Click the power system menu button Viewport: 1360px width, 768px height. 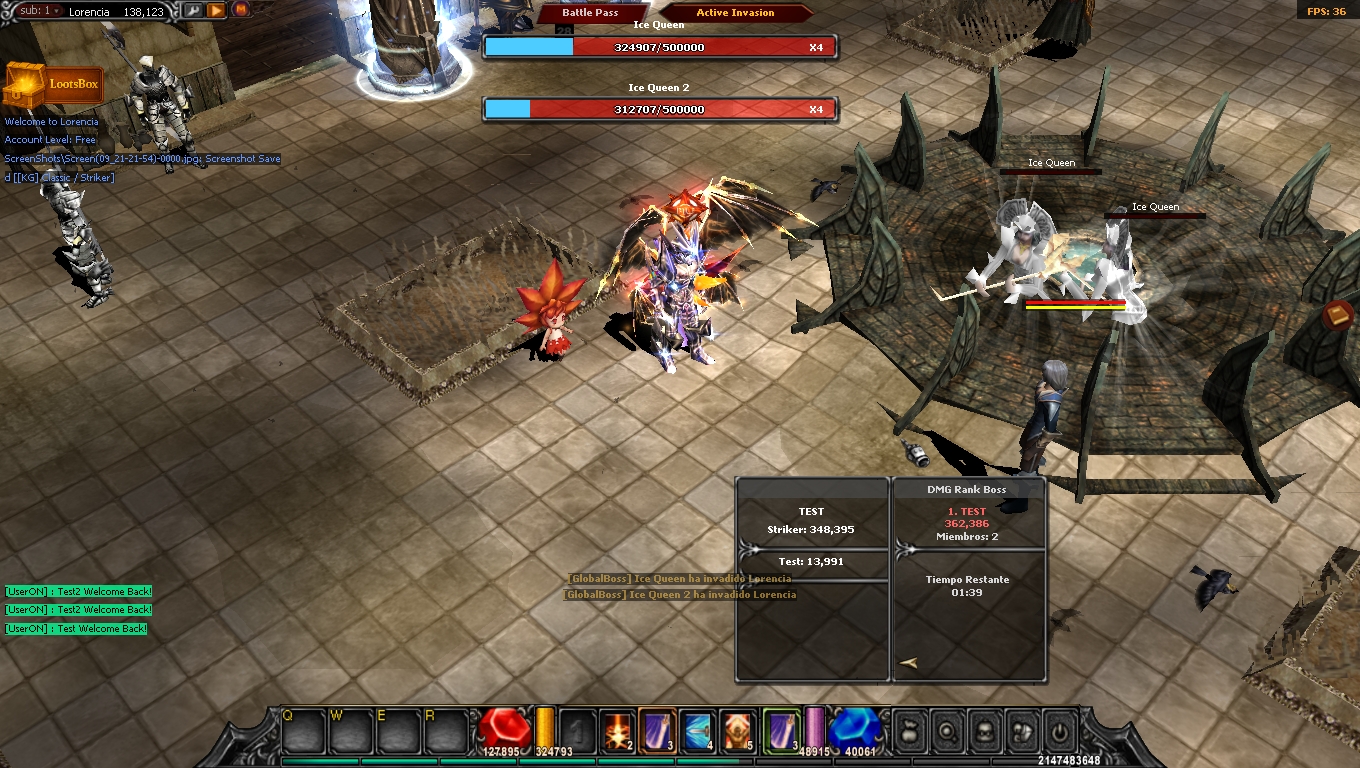click(1060, 731)
